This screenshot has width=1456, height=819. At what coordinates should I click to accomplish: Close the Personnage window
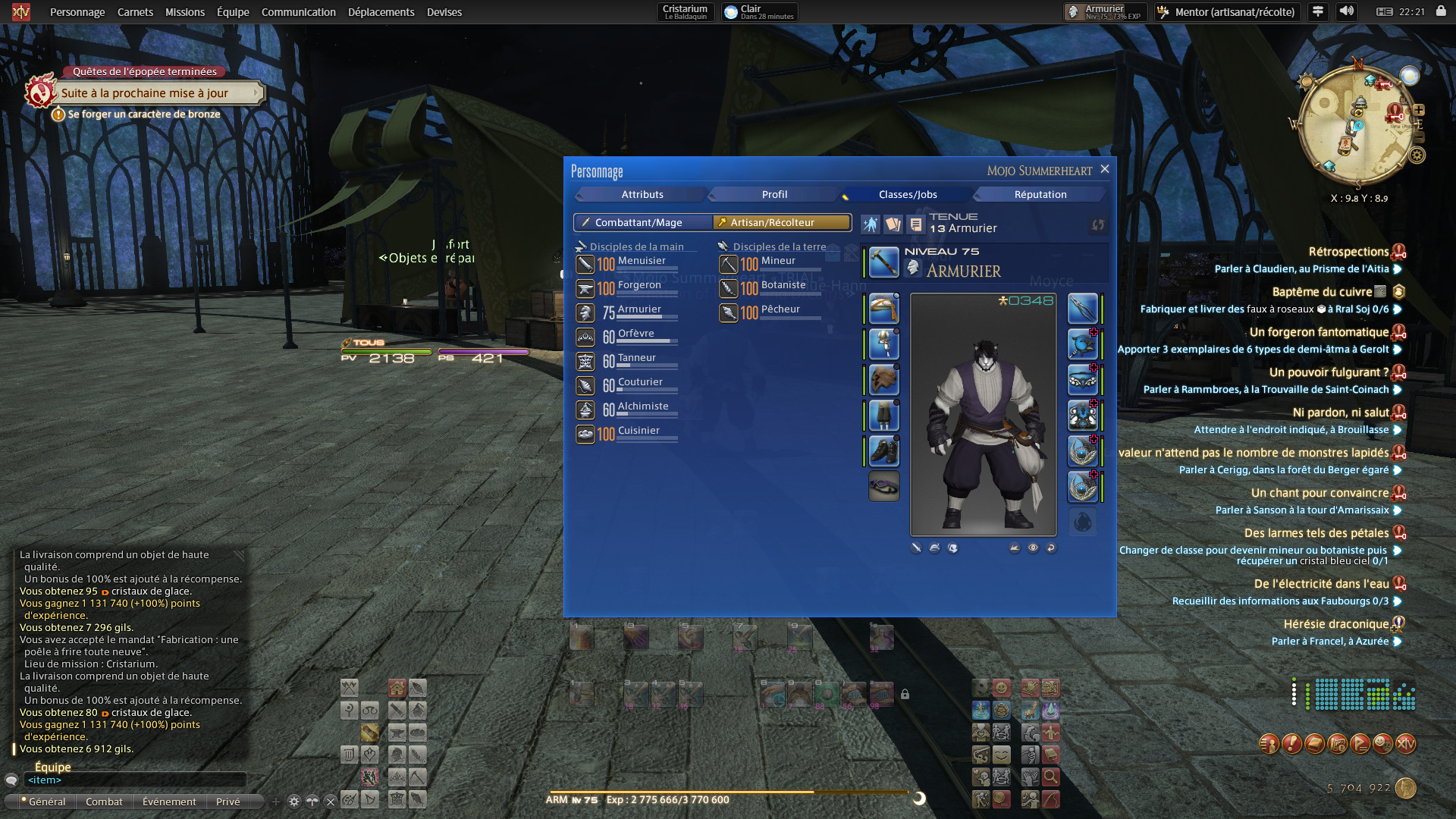pyautogui.click(x=1105, y=169)
